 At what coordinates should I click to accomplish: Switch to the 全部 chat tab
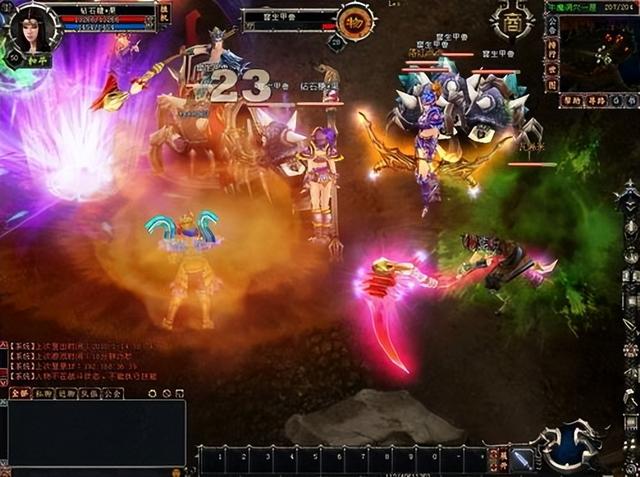coord(19,393)
